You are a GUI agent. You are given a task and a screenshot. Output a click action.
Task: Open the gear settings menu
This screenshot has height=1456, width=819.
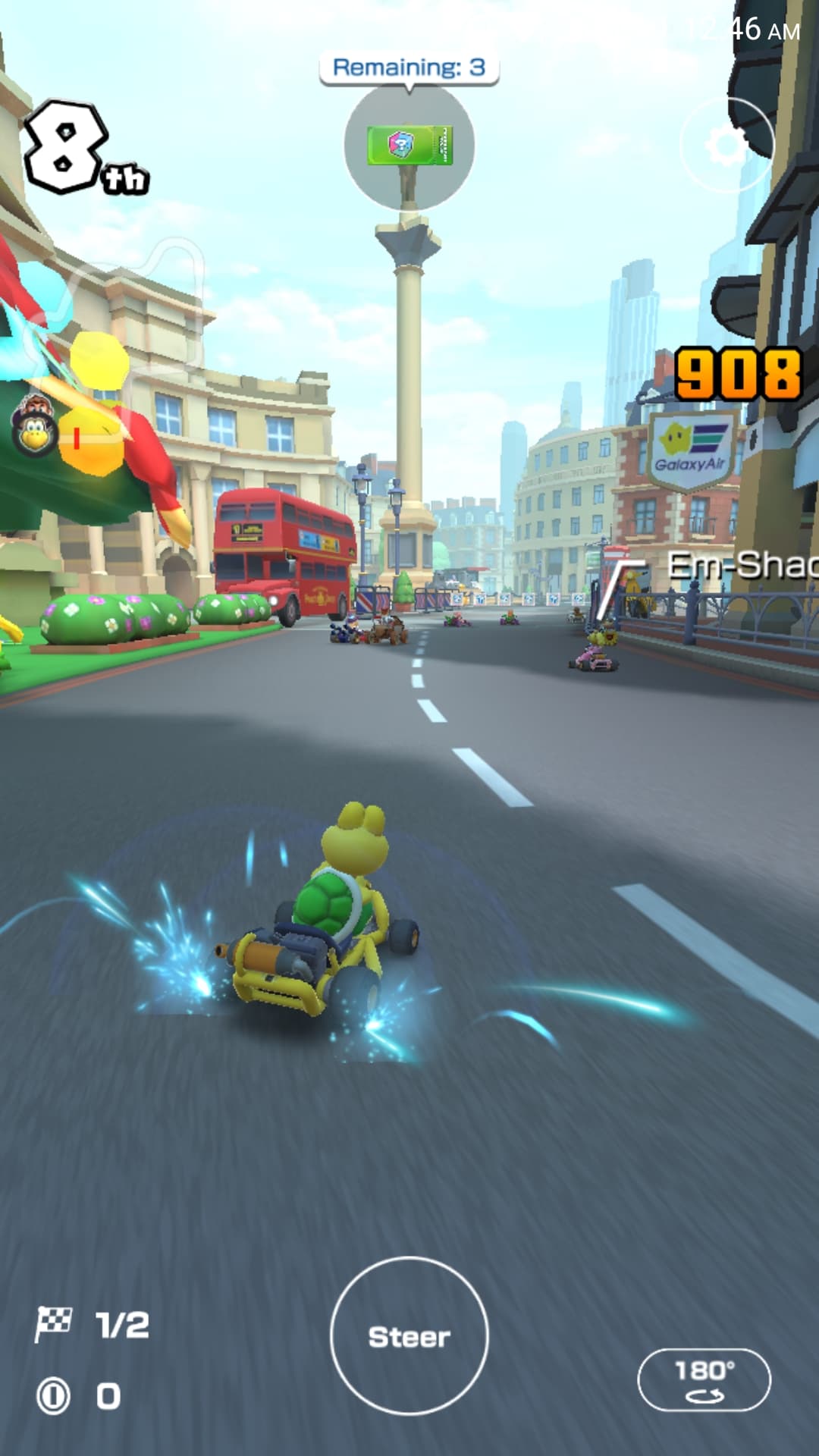pyautogui.click(x=727, y=146)
